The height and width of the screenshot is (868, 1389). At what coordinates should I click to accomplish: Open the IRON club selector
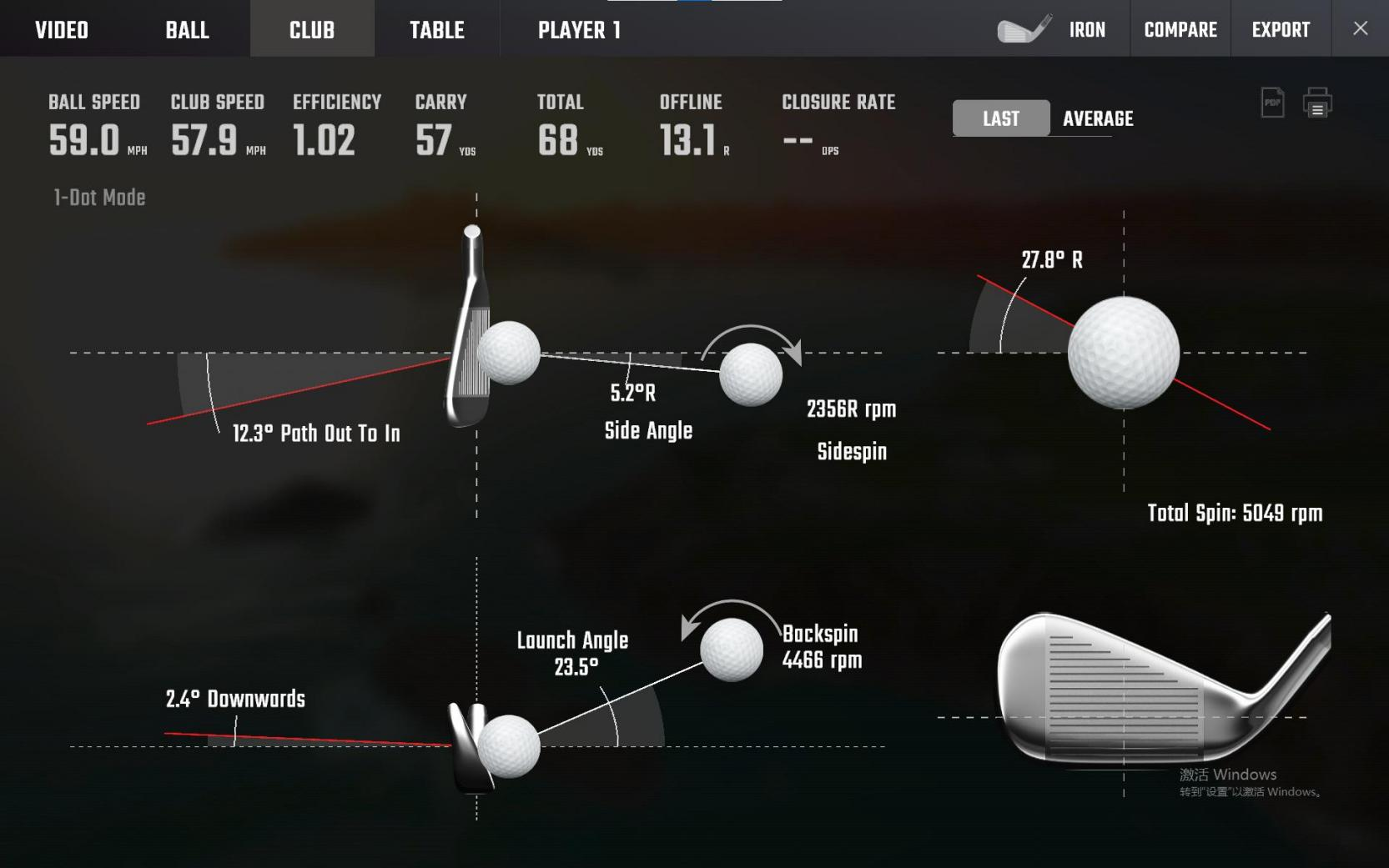[x=1054, y=30]
